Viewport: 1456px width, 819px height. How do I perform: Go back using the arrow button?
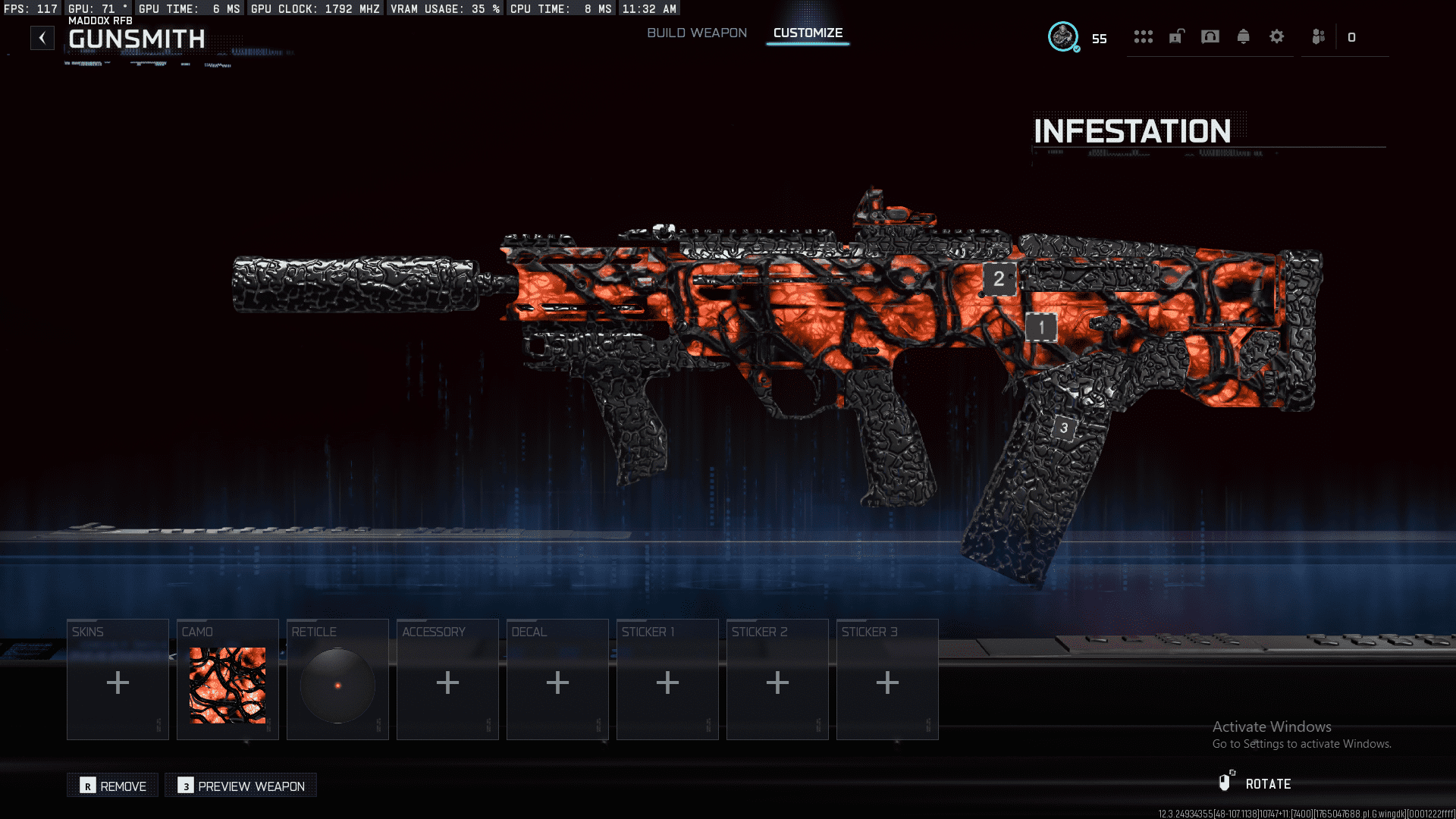coord(42,38)
